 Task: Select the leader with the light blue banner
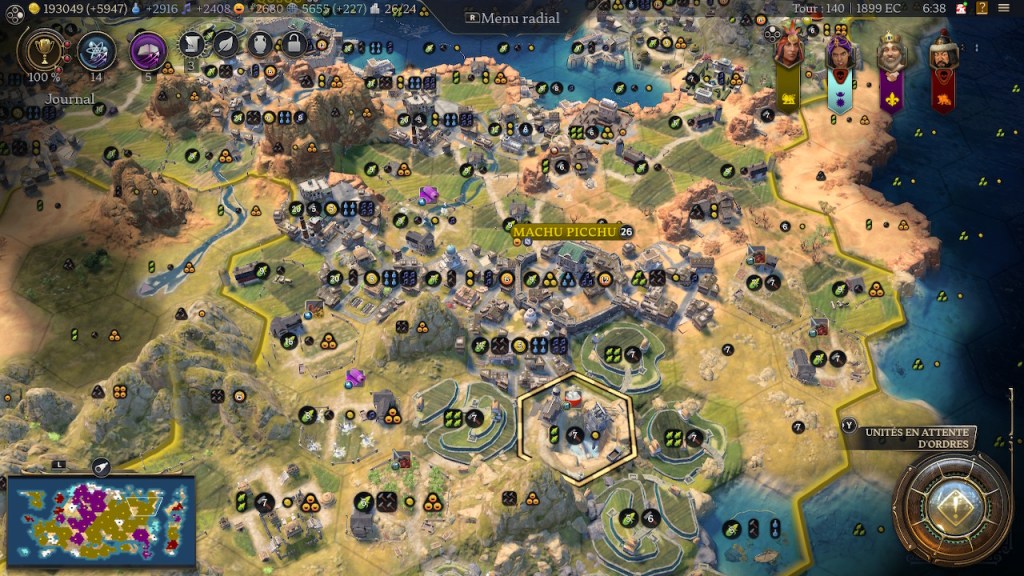coord(839,62)
